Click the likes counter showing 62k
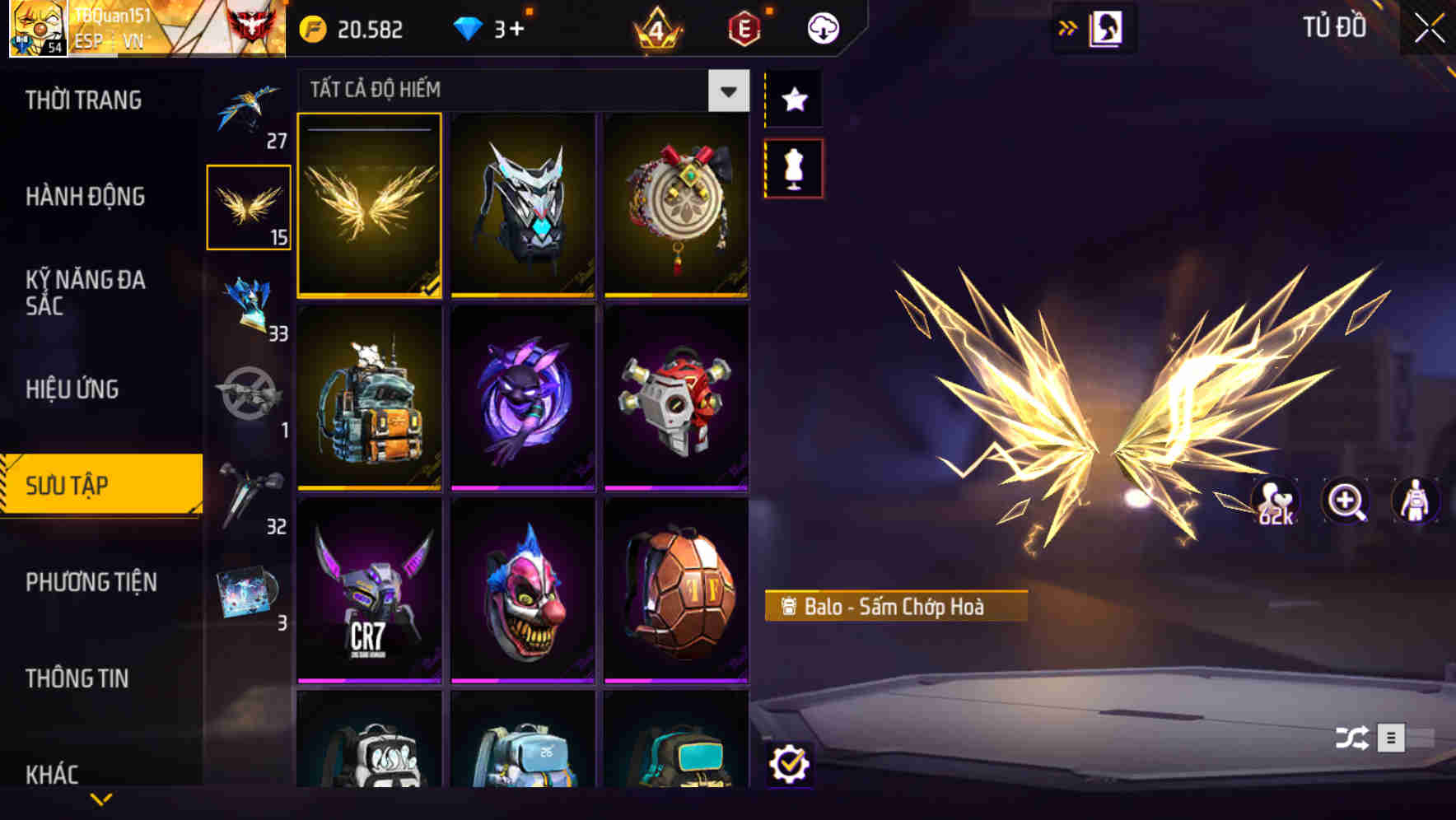Image resolution: width=1456 pixels, height=820 pixels. click(1276, 501)
